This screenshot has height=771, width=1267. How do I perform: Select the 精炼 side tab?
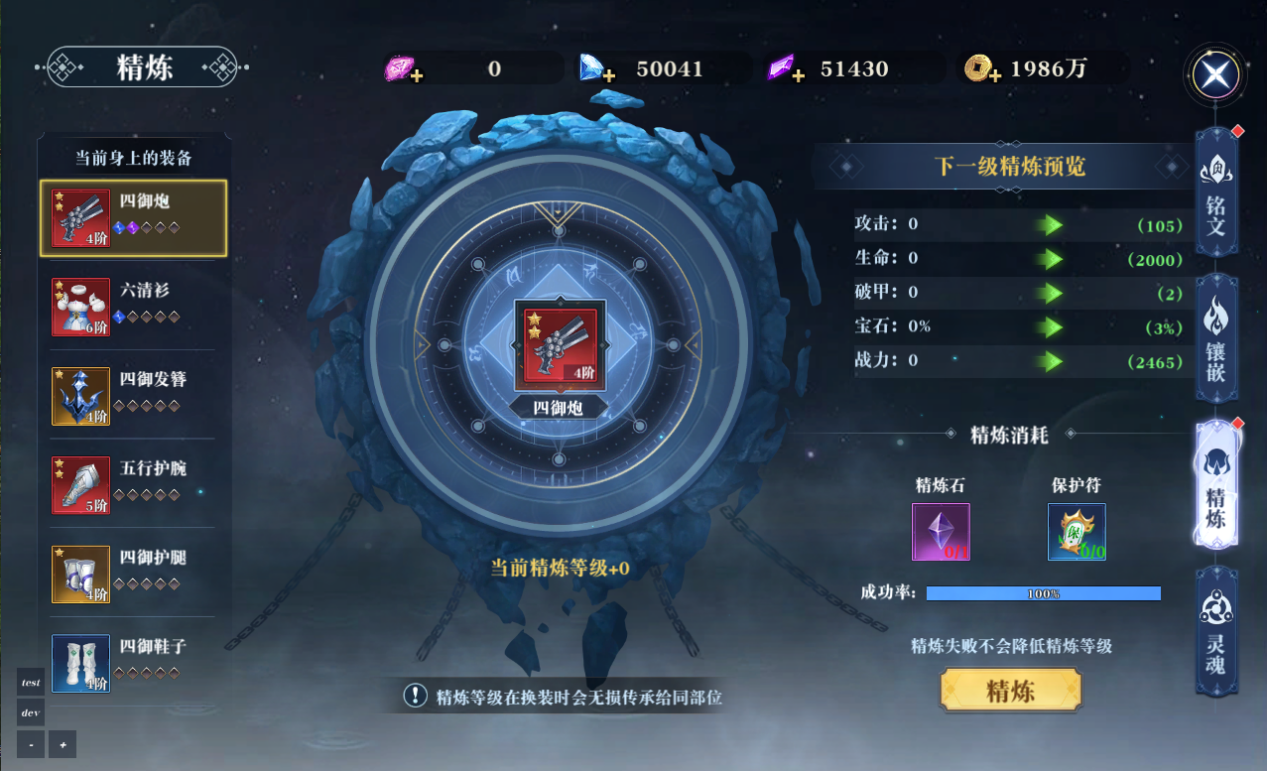pos(1216,486)
